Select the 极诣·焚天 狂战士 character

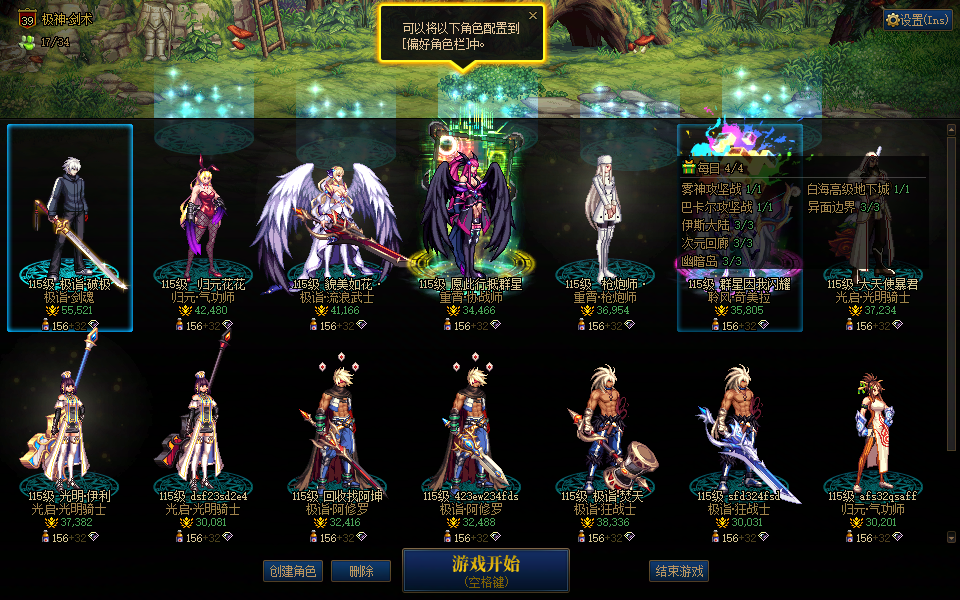(605, 440)
